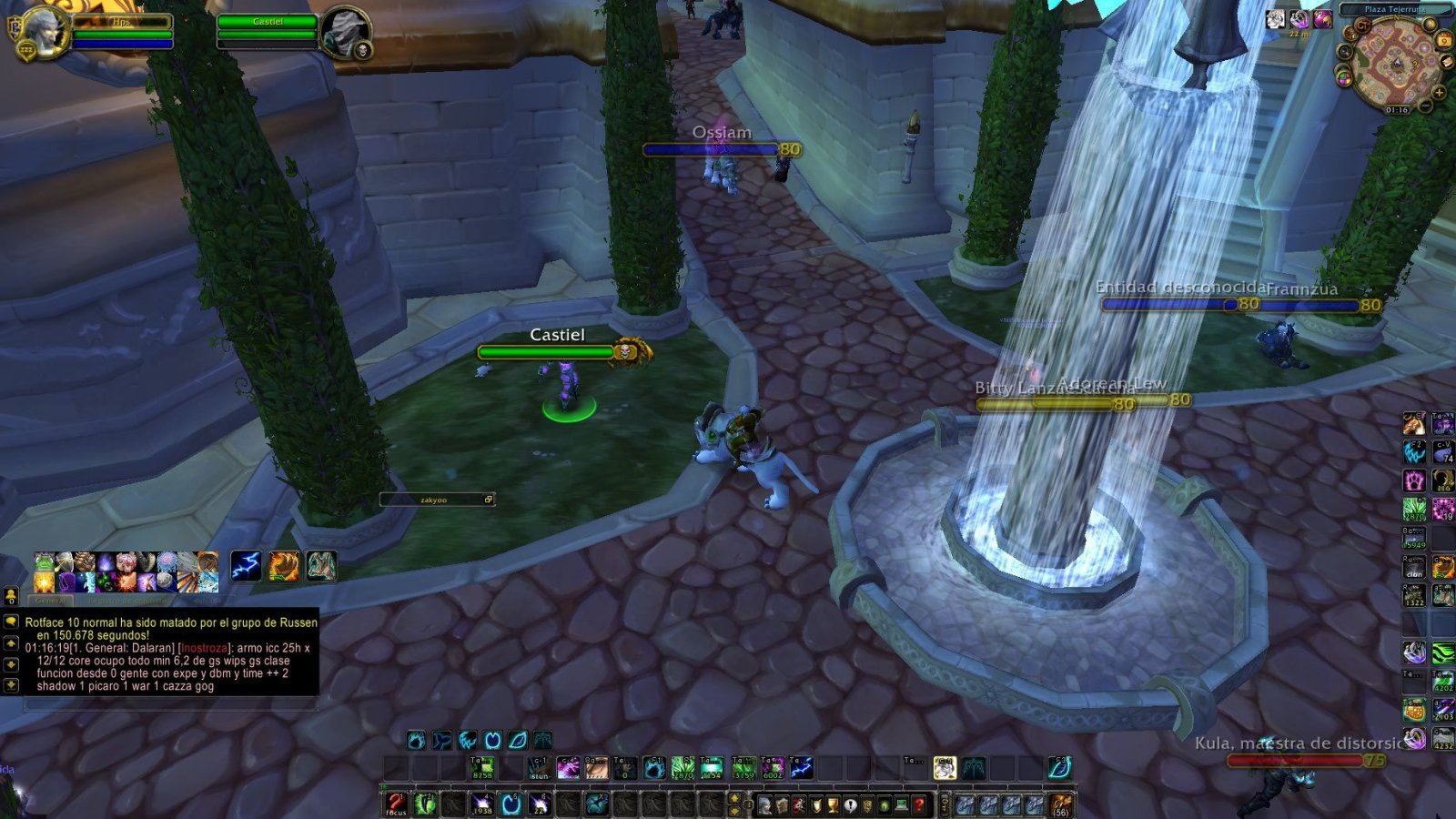
Task: Click the minimap zoom minus button
Action: pos(1425,106)
